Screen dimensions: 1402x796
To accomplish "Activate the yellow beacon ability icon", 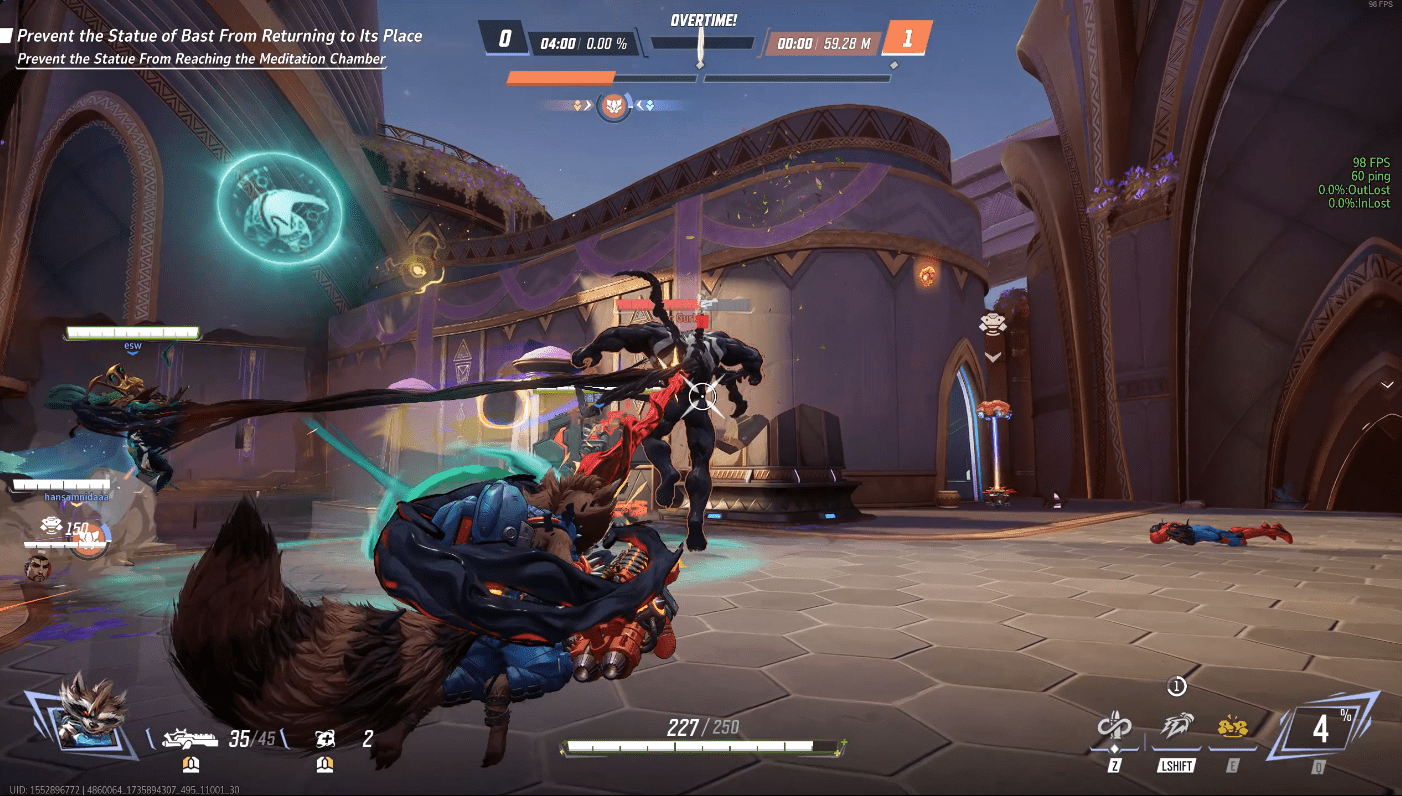I will point(1233,729).
